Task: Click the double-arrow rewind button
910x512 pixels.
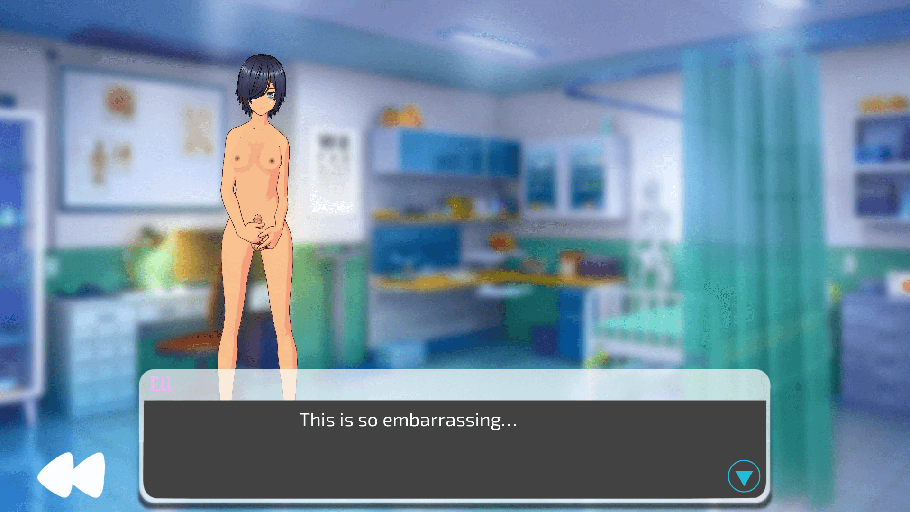Action: 71,475
